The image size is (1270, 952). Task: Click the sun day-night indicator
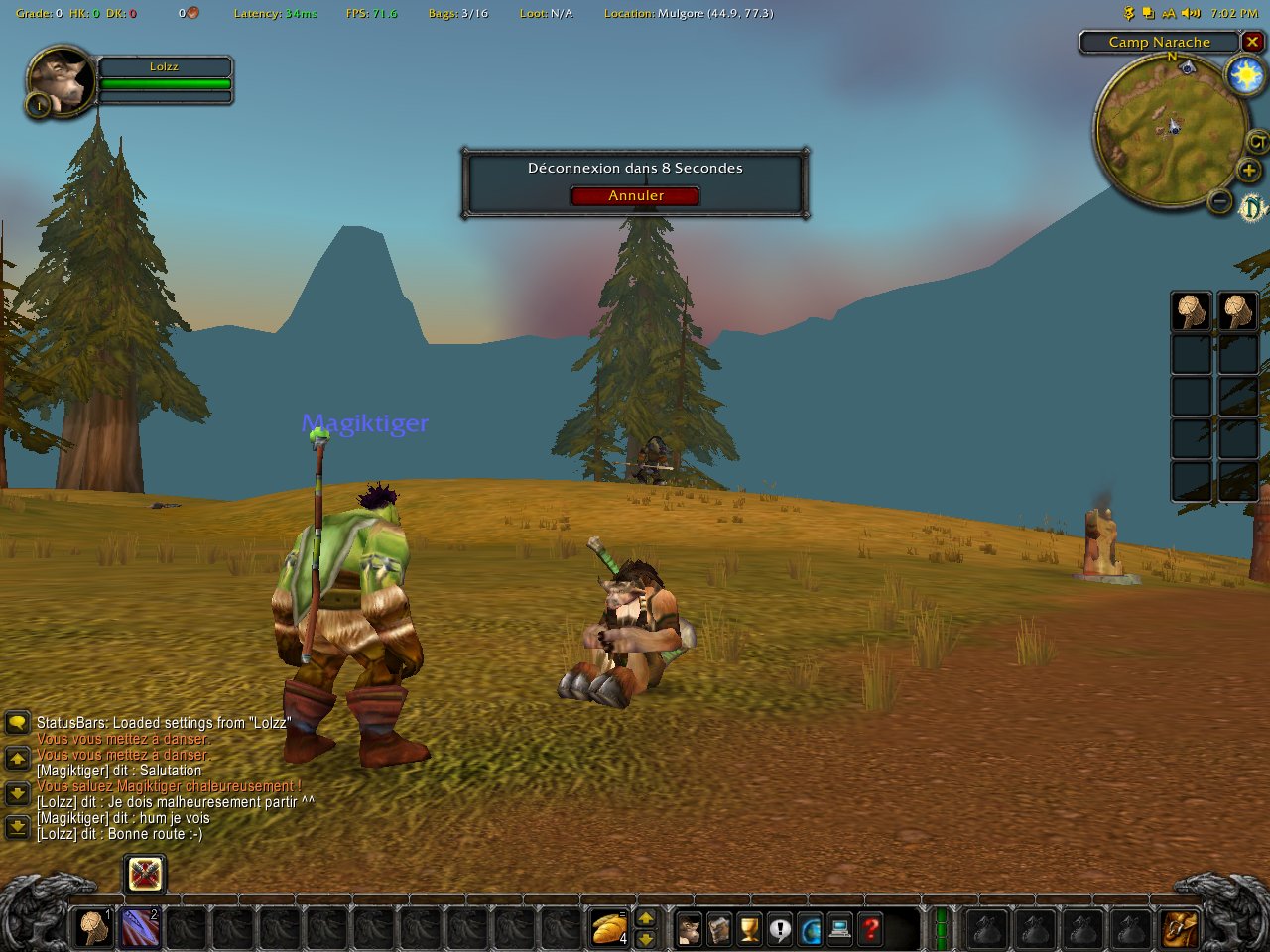point(1244,76)
